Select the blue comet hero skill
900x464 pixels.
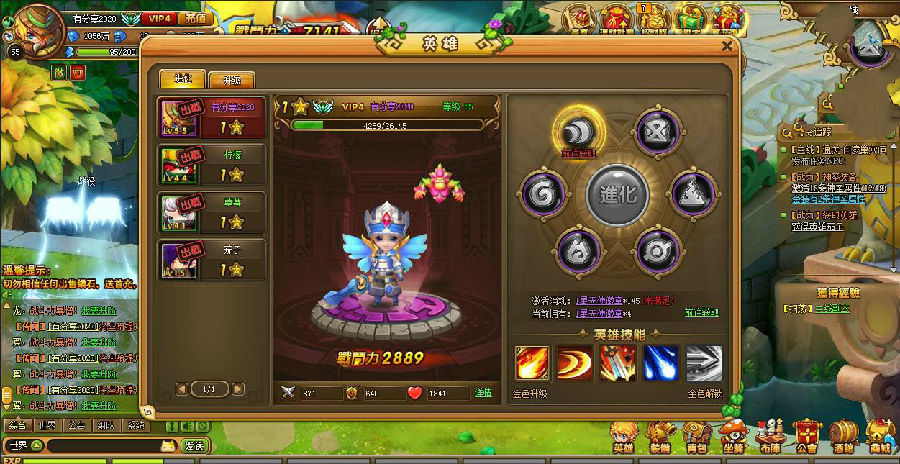[660, 363]
